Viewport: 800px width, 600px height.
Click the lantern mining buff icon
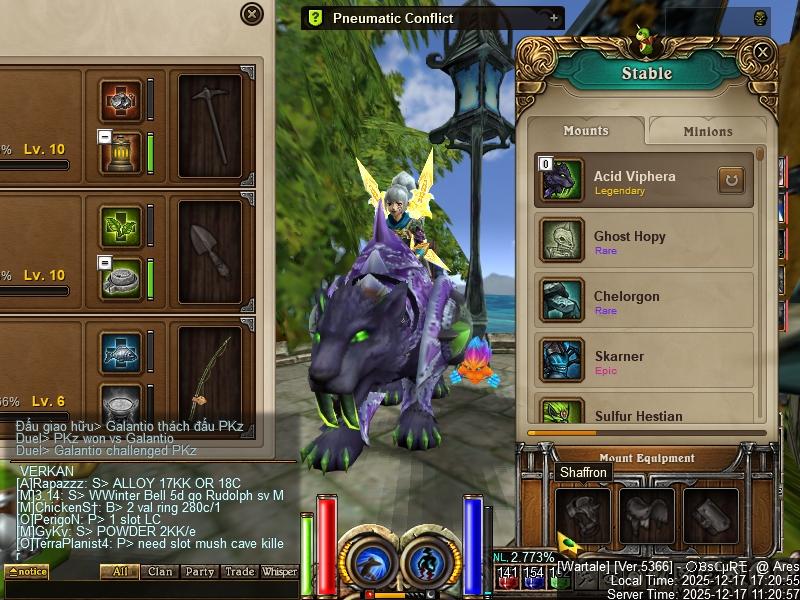[x=121, y=152]
